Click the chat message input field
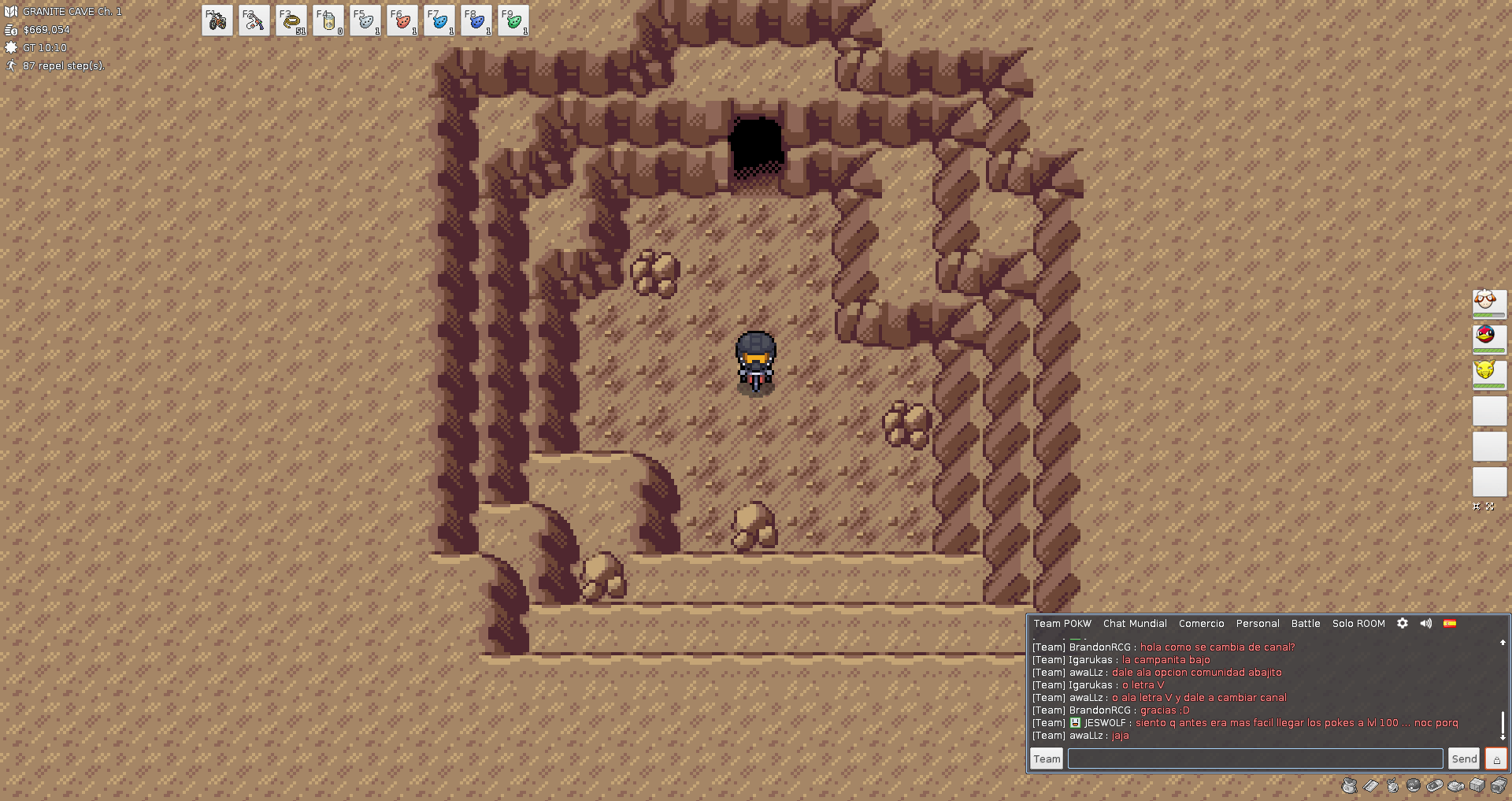The image size is (1512, 801). click(1255, 758)
